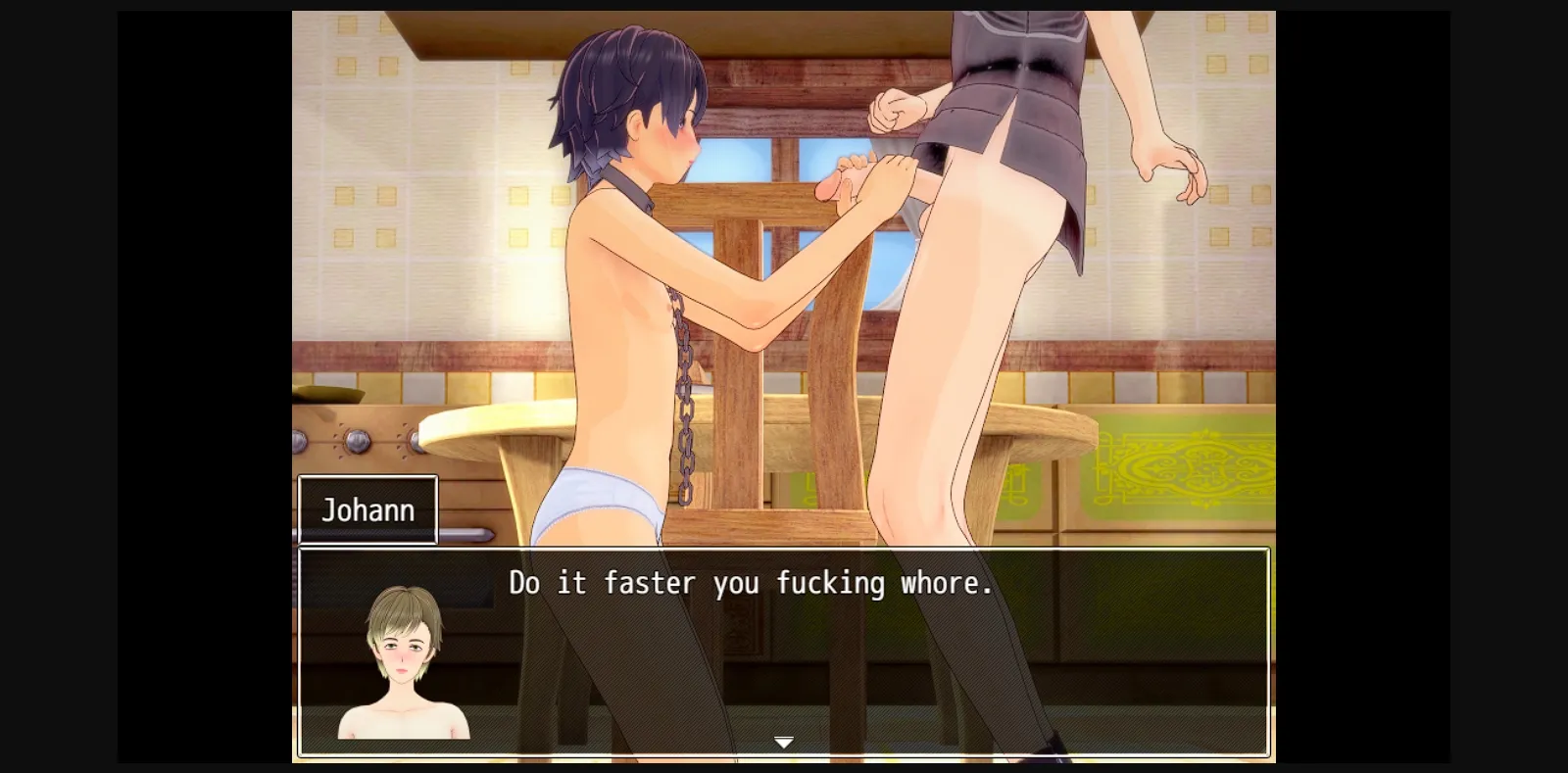The image size is (1568, 773).
Task: Select the Johann name plate
Action: tap(368, 508)
